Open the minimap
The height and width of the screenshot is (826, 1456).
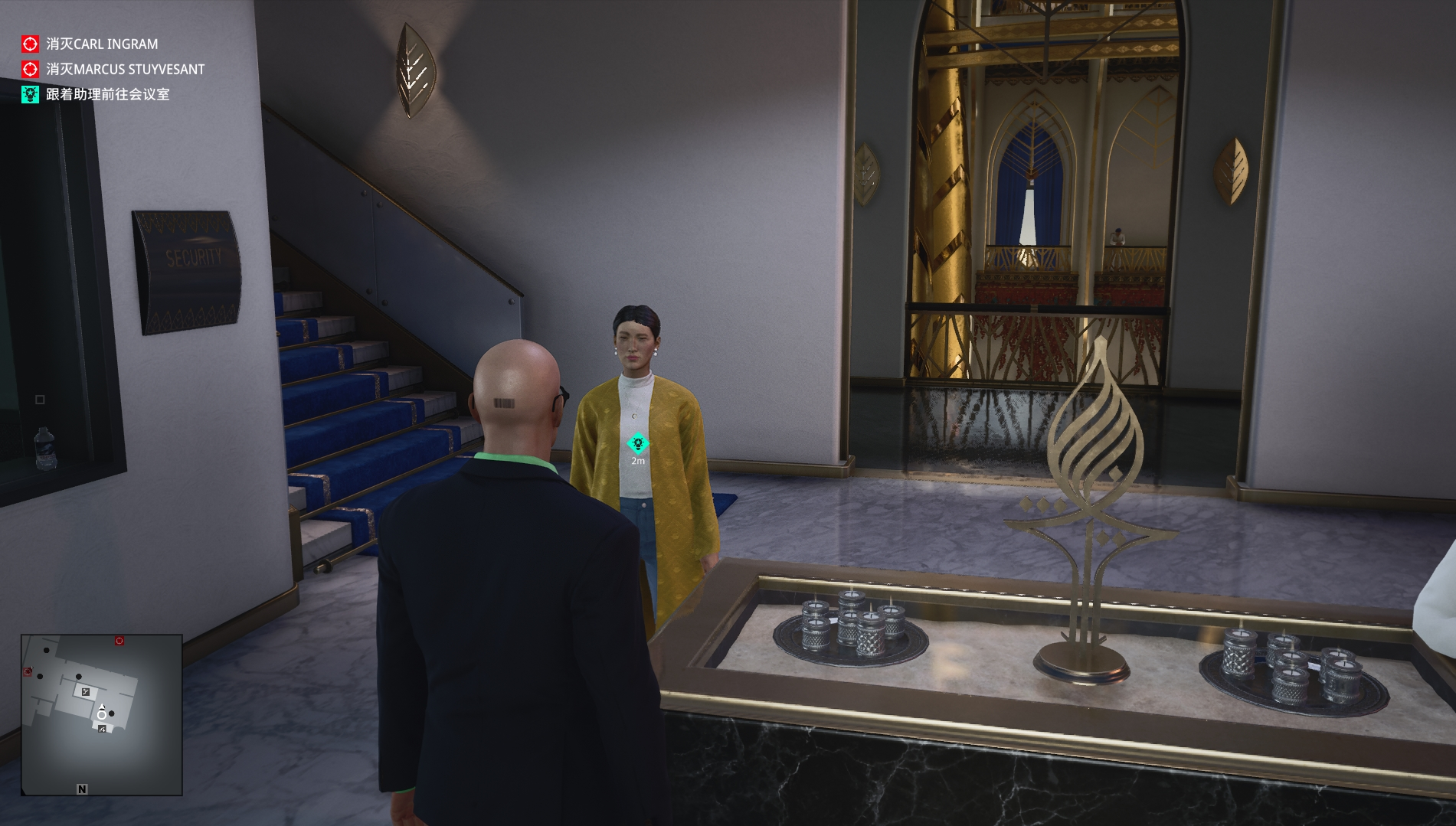[x=101, y=714]
